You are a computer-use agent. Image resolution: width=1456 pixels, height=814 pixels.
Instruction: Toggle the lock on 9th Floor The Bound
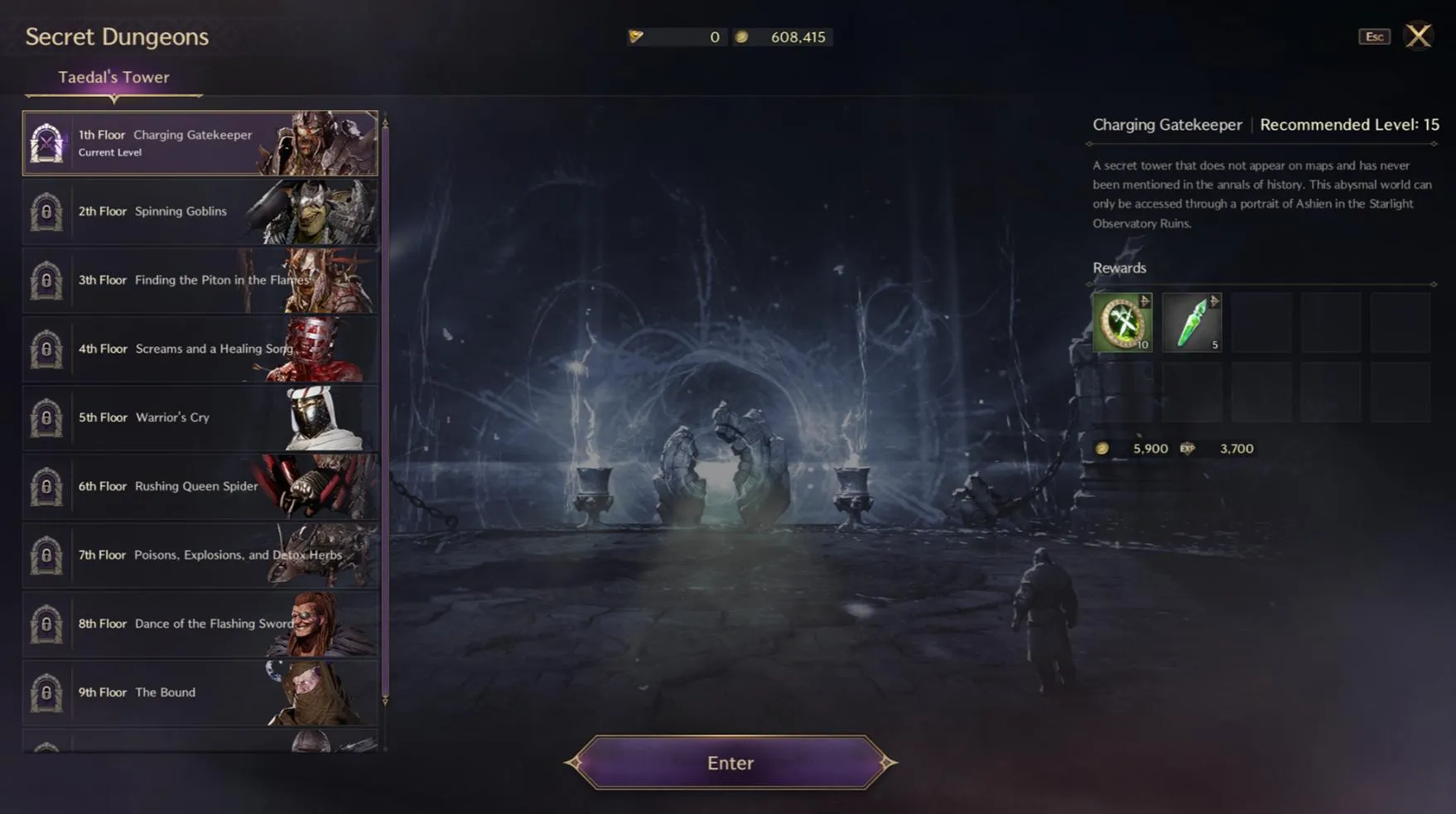[x=46, y=693]
